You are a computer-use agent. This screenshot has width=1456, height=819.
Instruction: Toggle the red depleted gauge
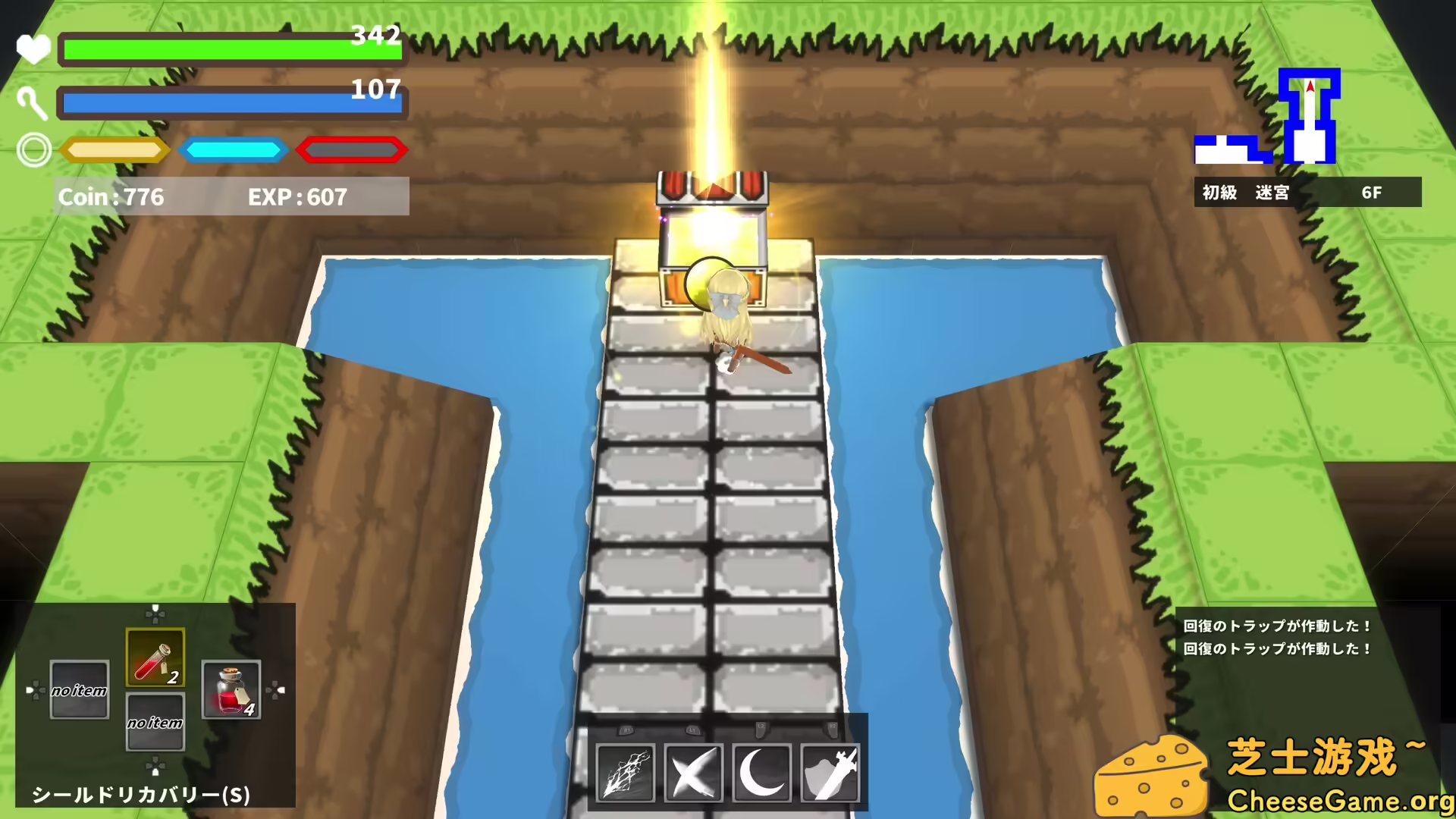[351, 149]
